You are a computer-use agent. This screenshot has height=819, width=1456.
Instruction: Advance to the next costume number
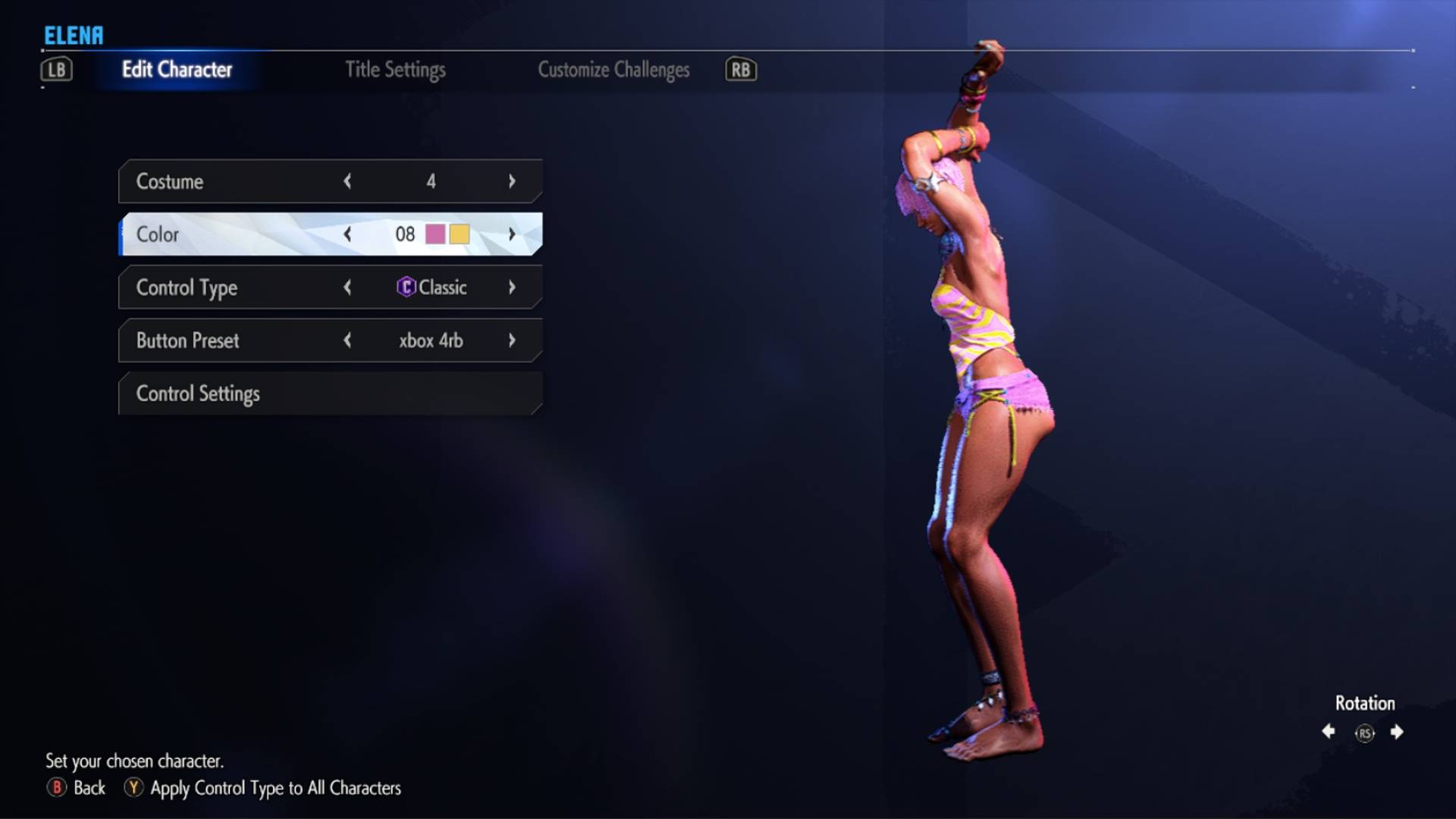point(512,181)
